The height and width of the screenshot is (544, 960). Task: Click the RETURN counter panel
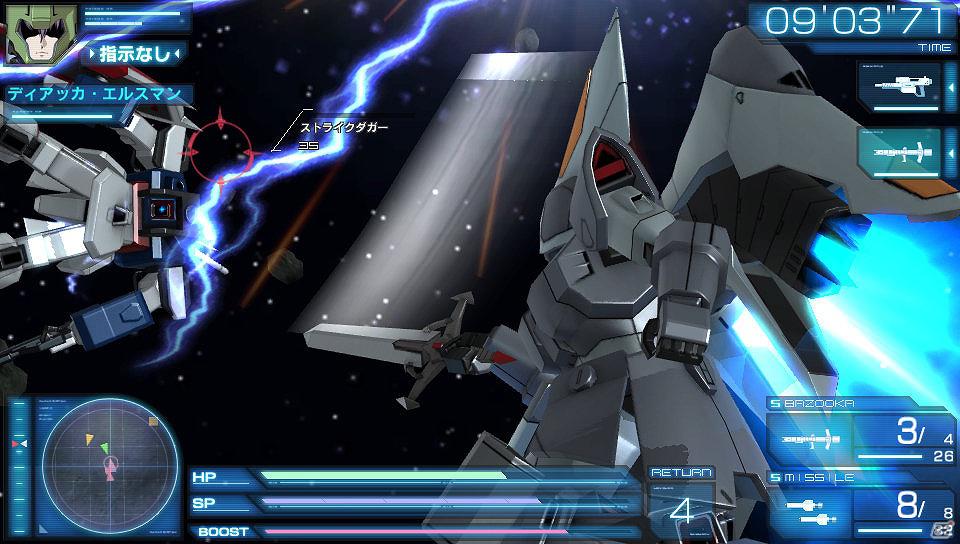[682, 498]
